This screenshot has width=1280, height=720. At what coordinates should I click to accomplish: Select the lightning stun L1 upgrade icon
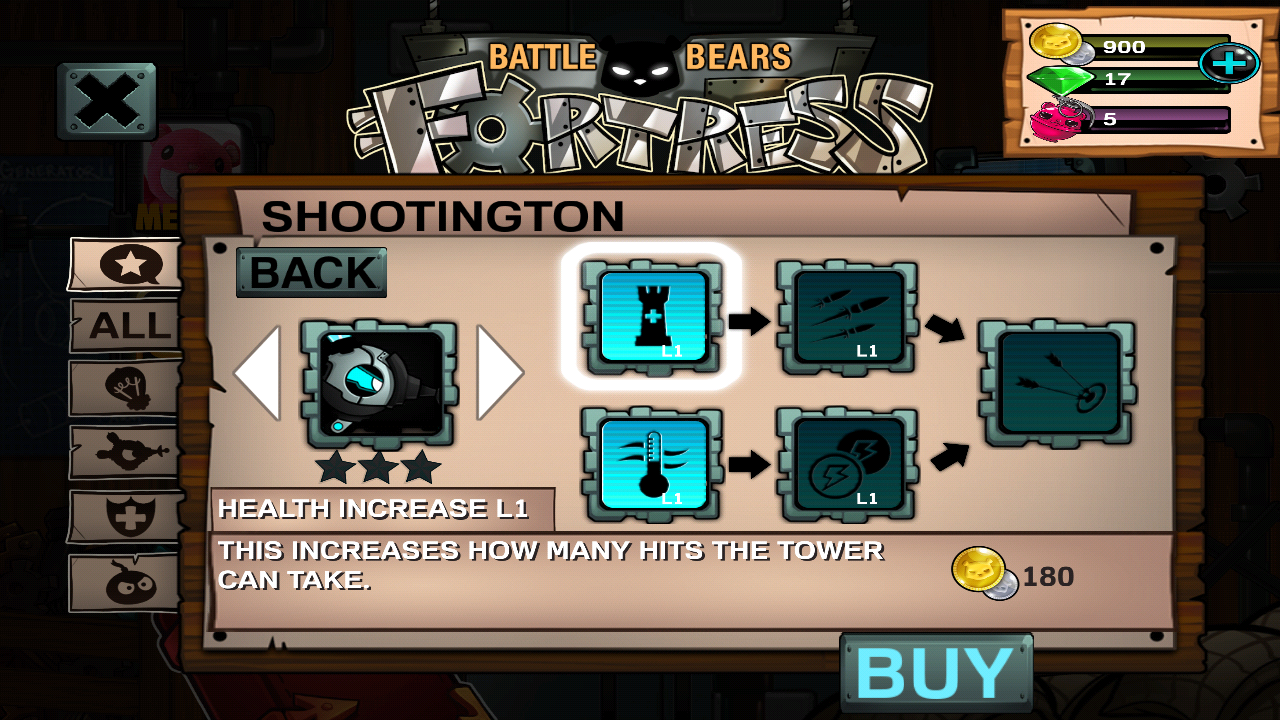click(x=848, y=463)
